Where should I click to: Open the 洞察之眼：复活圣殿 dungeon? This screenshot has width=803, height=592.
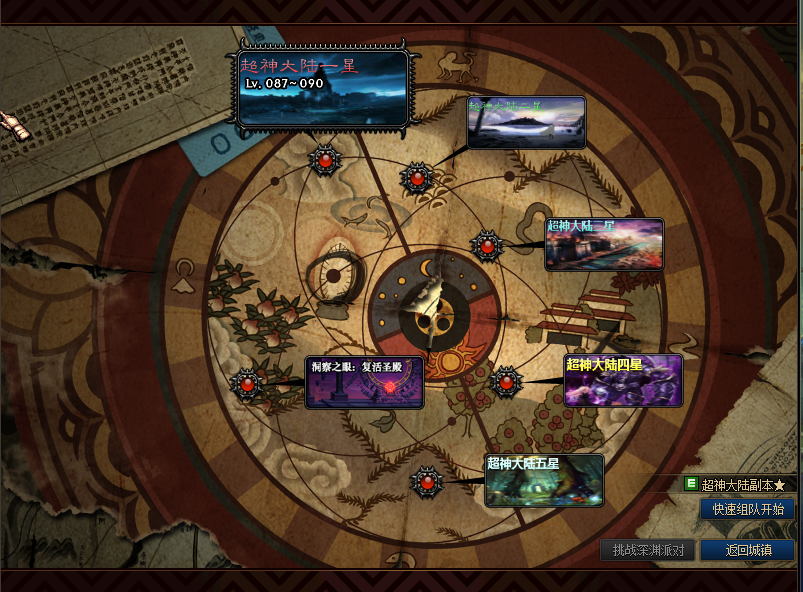364,382
